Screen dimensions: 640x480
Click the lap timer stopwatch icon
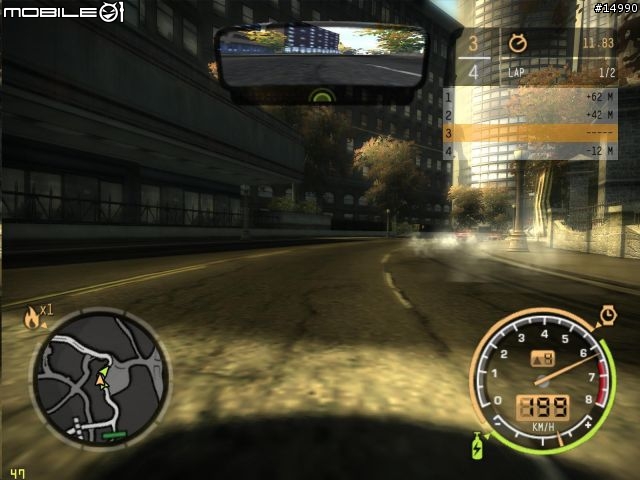[517, 43]
